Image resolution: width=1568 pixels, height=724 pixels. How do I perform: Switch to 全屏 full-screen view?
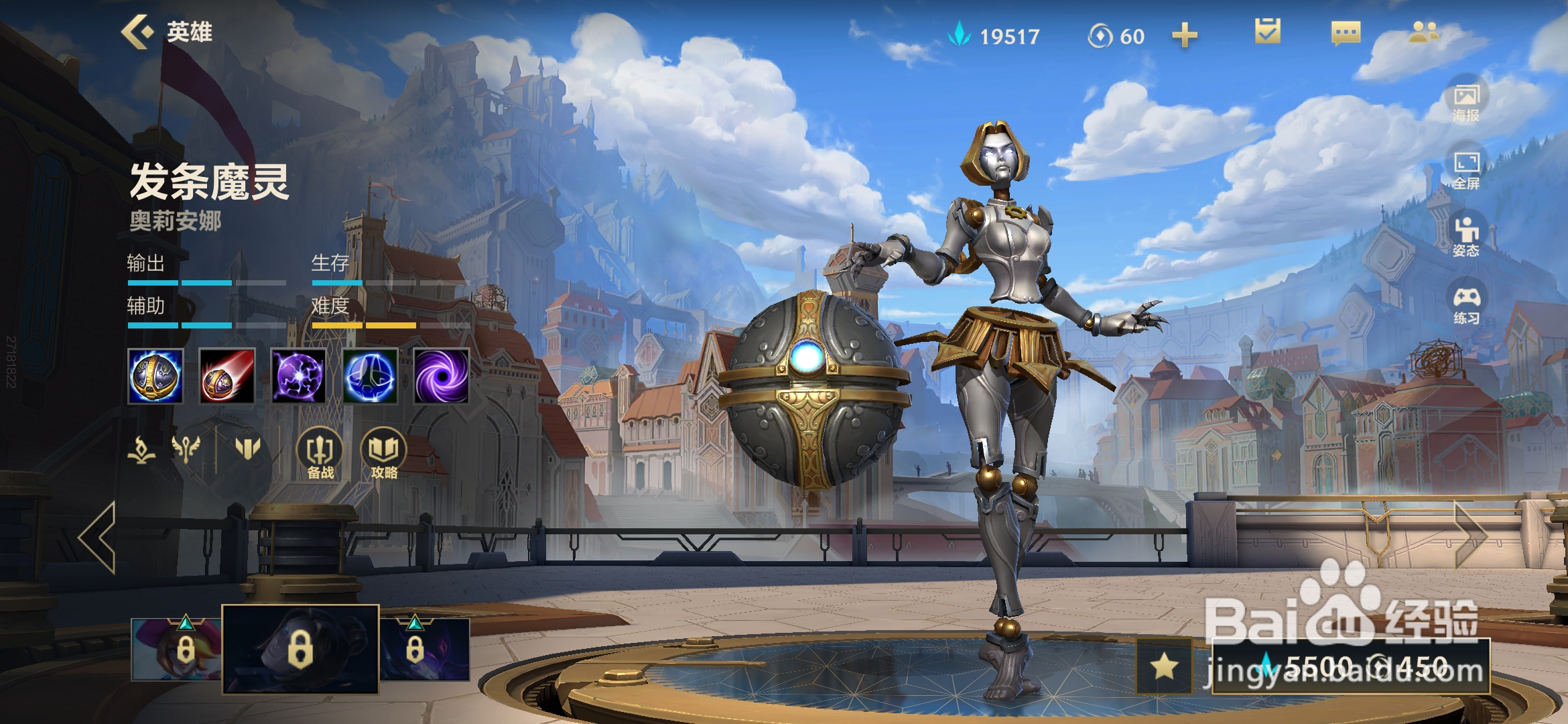pos(1466,170)
